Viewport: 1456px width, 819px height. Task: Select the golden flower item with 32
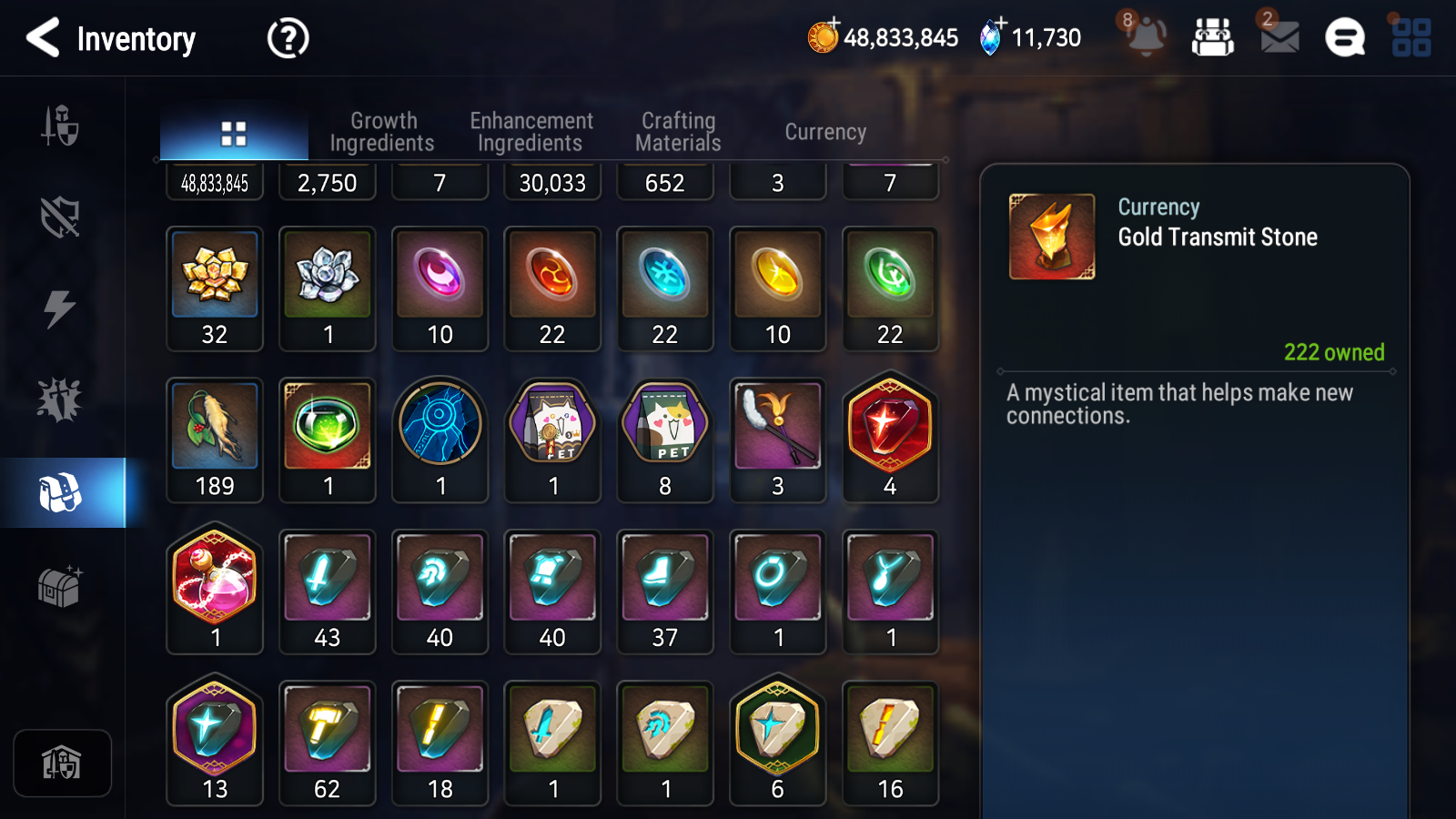pos(215,288)
